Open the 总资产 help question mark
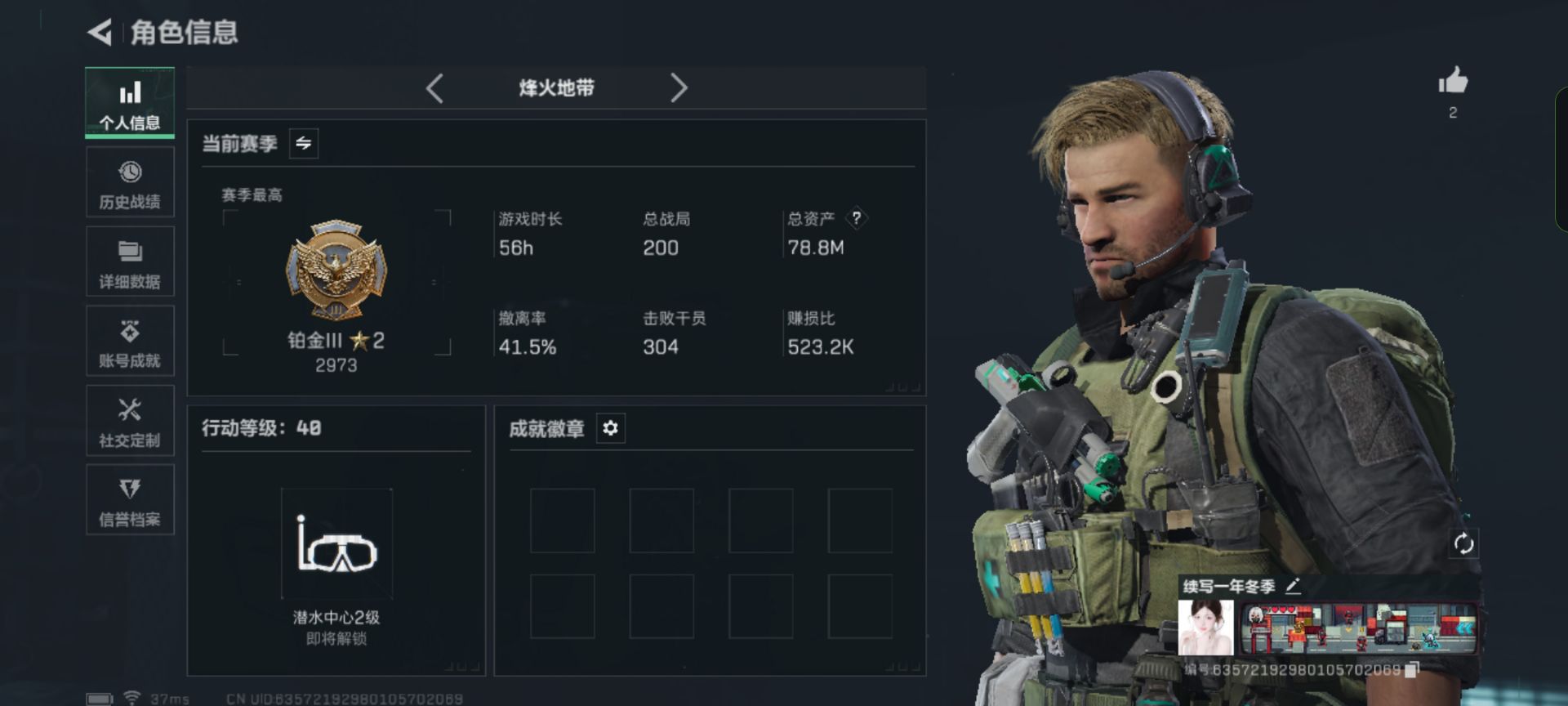This screenshot has width=1568, height=706. point(856,217)
